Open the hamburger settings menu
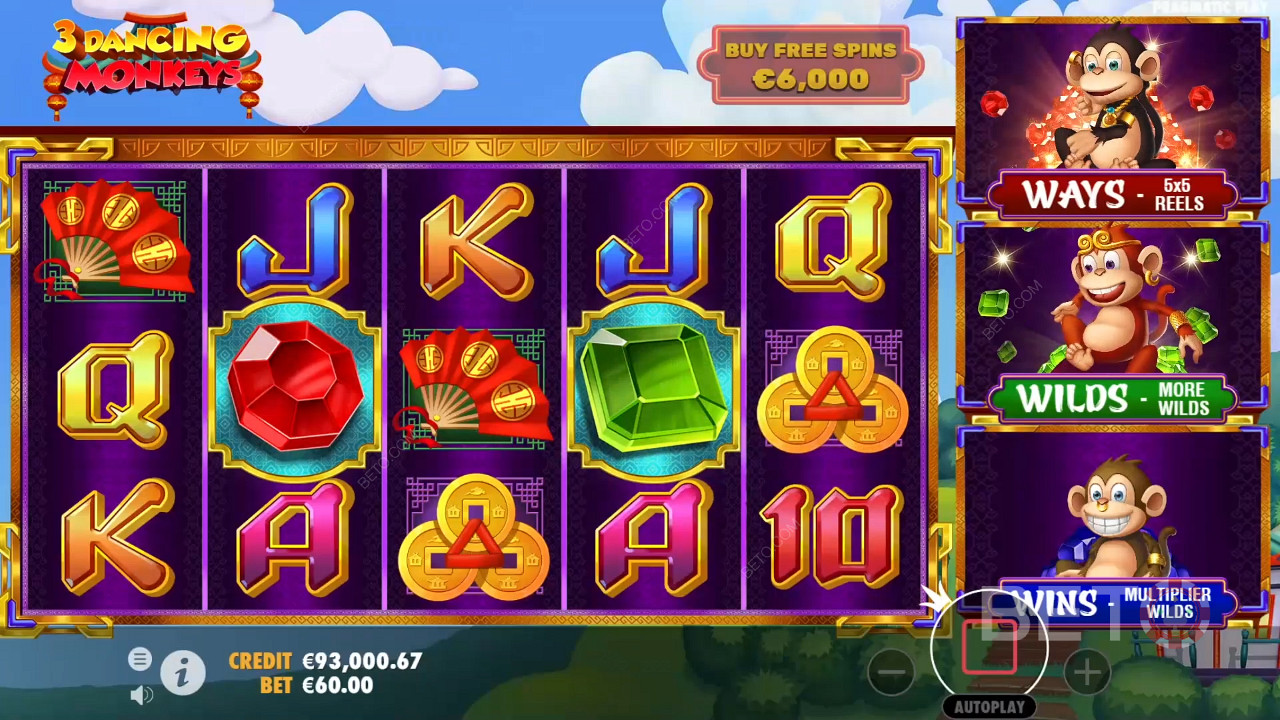Viewport: 1280px width, 720px height. (x=140, y=659)
